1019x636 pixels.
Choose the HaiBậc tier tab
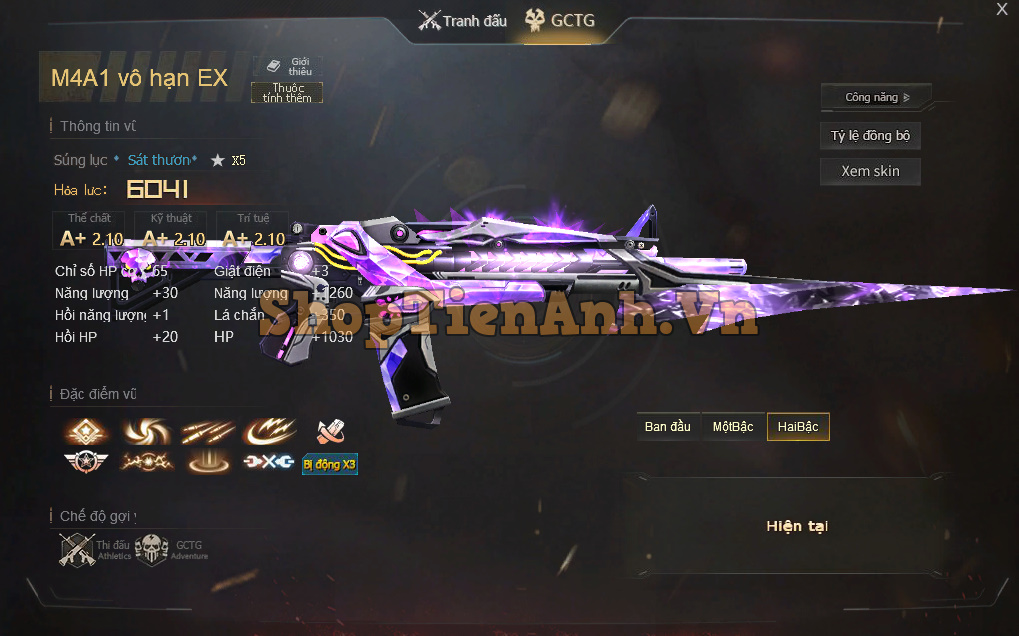click(798, 427)
